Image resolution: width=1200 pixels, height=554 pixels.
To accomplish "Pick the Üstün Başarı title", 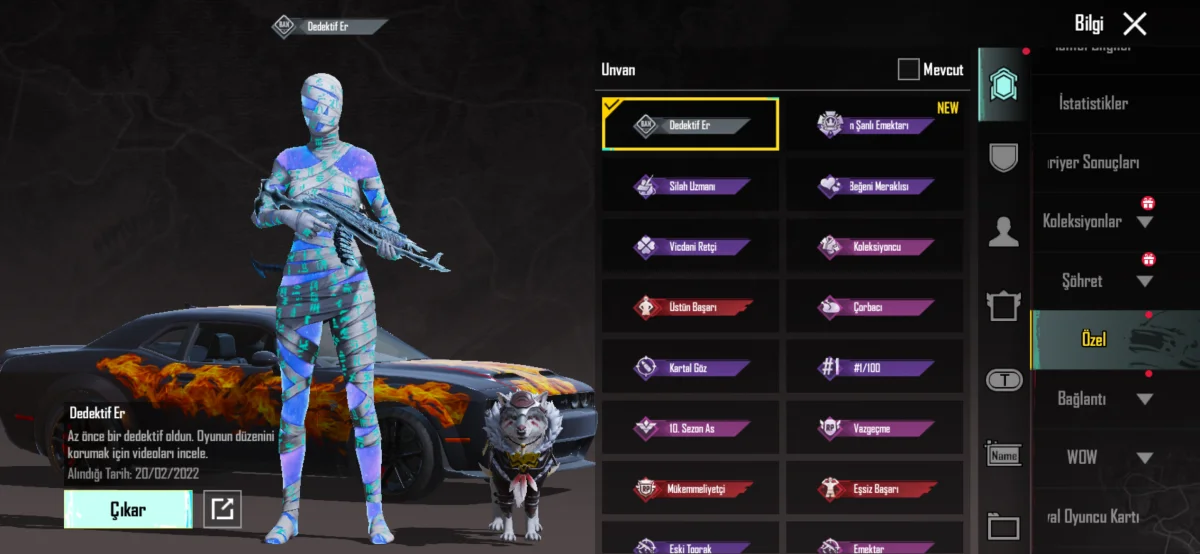I will pyautogui.click(x=690, y=307).
